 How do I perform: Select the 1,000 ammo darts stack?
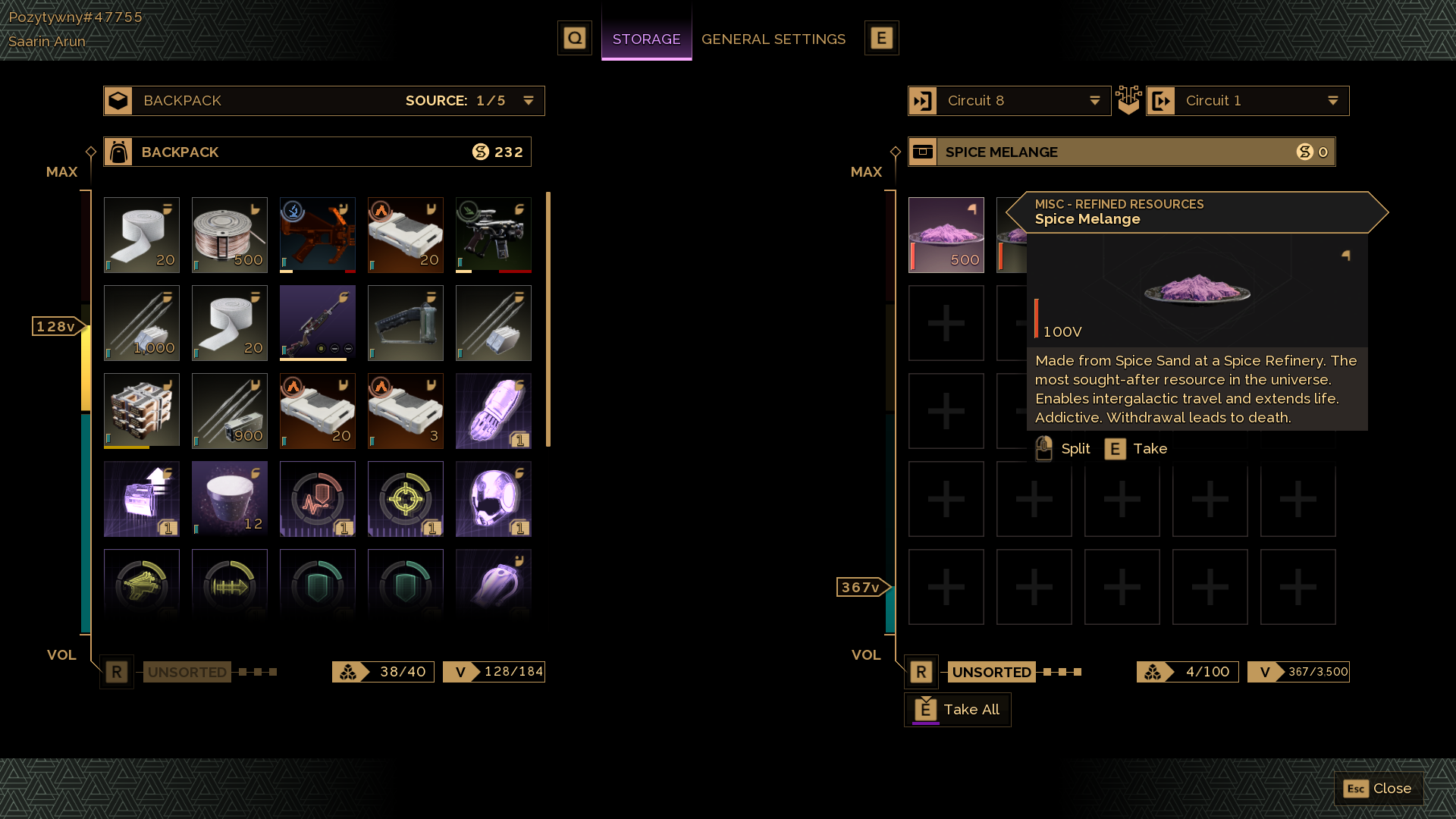click(142, 323)
